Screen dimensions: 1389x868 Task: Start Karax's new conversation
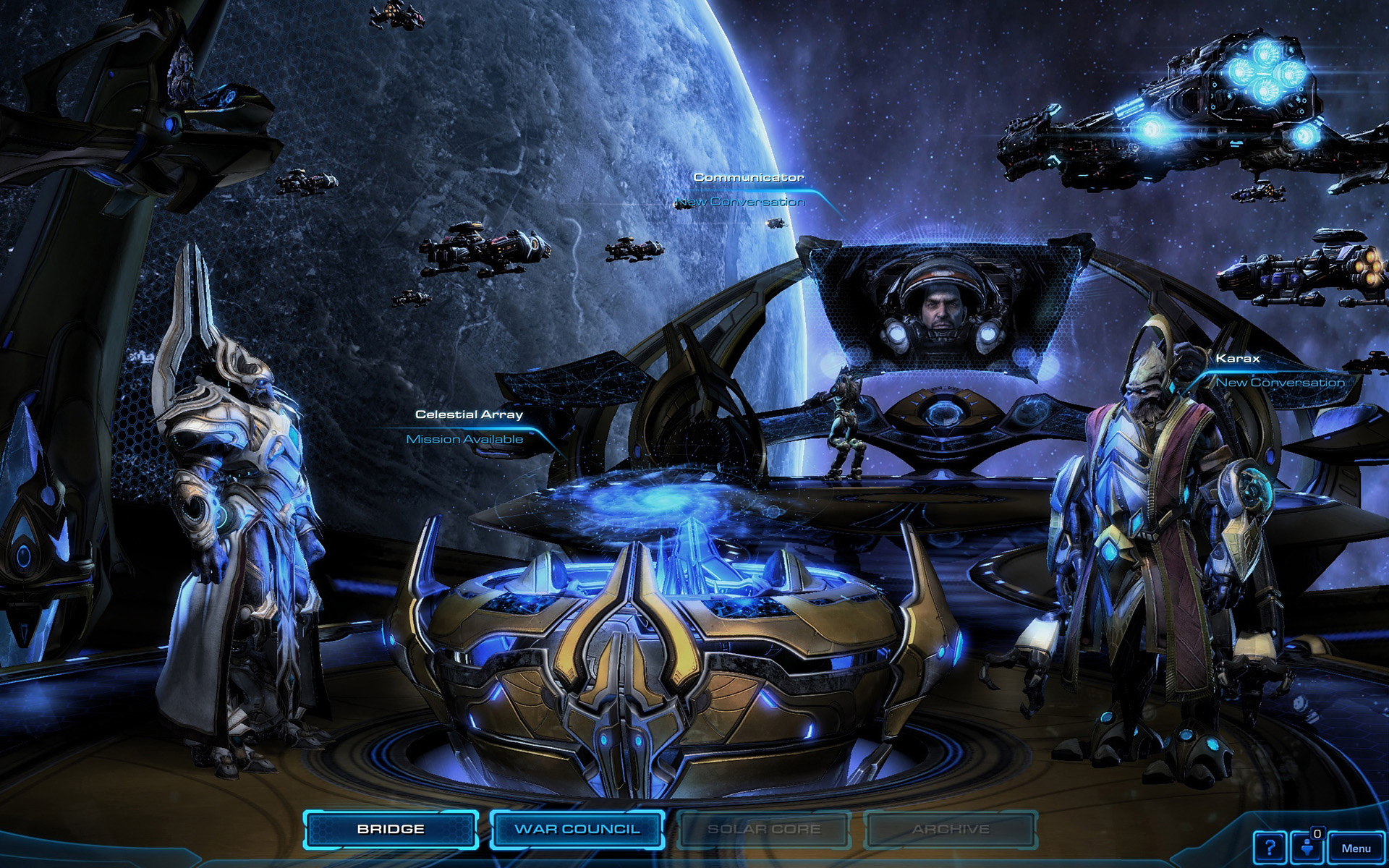[1280, 383]
